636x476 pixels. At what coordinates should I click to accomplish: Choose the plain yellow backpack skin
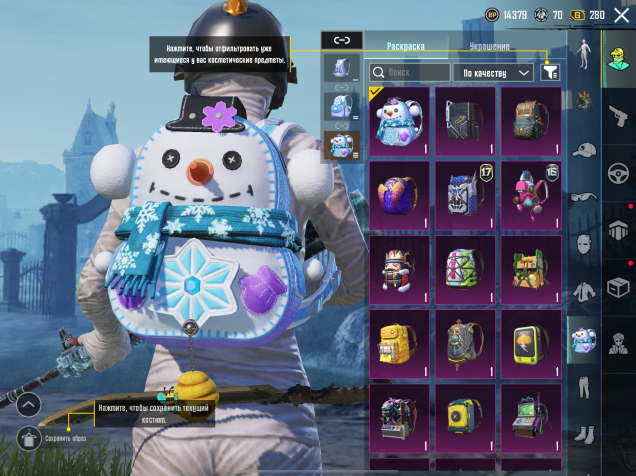[399, 343]
